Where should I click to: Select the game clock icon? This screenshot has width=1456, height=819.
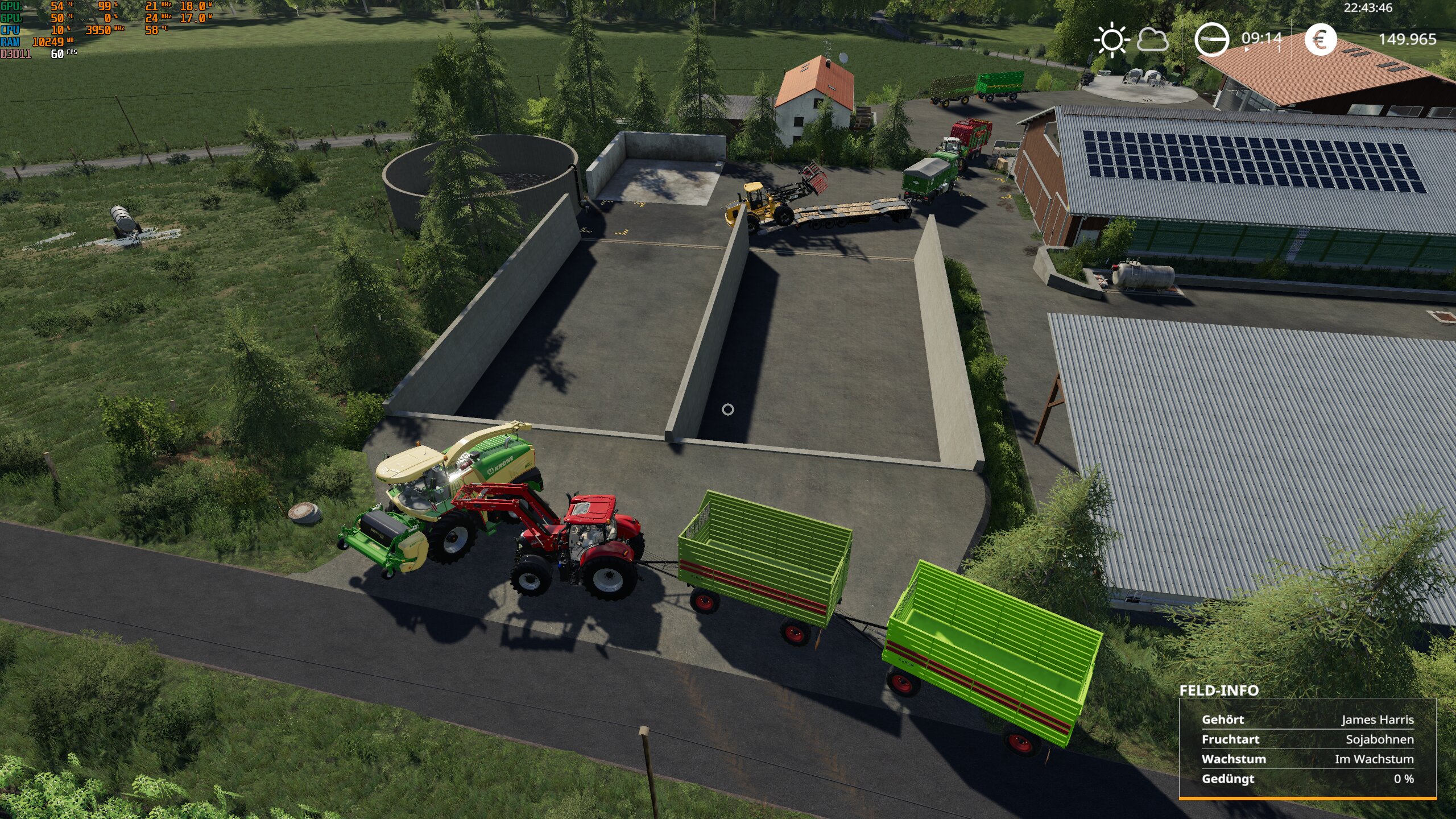[x=1211, y=40]
